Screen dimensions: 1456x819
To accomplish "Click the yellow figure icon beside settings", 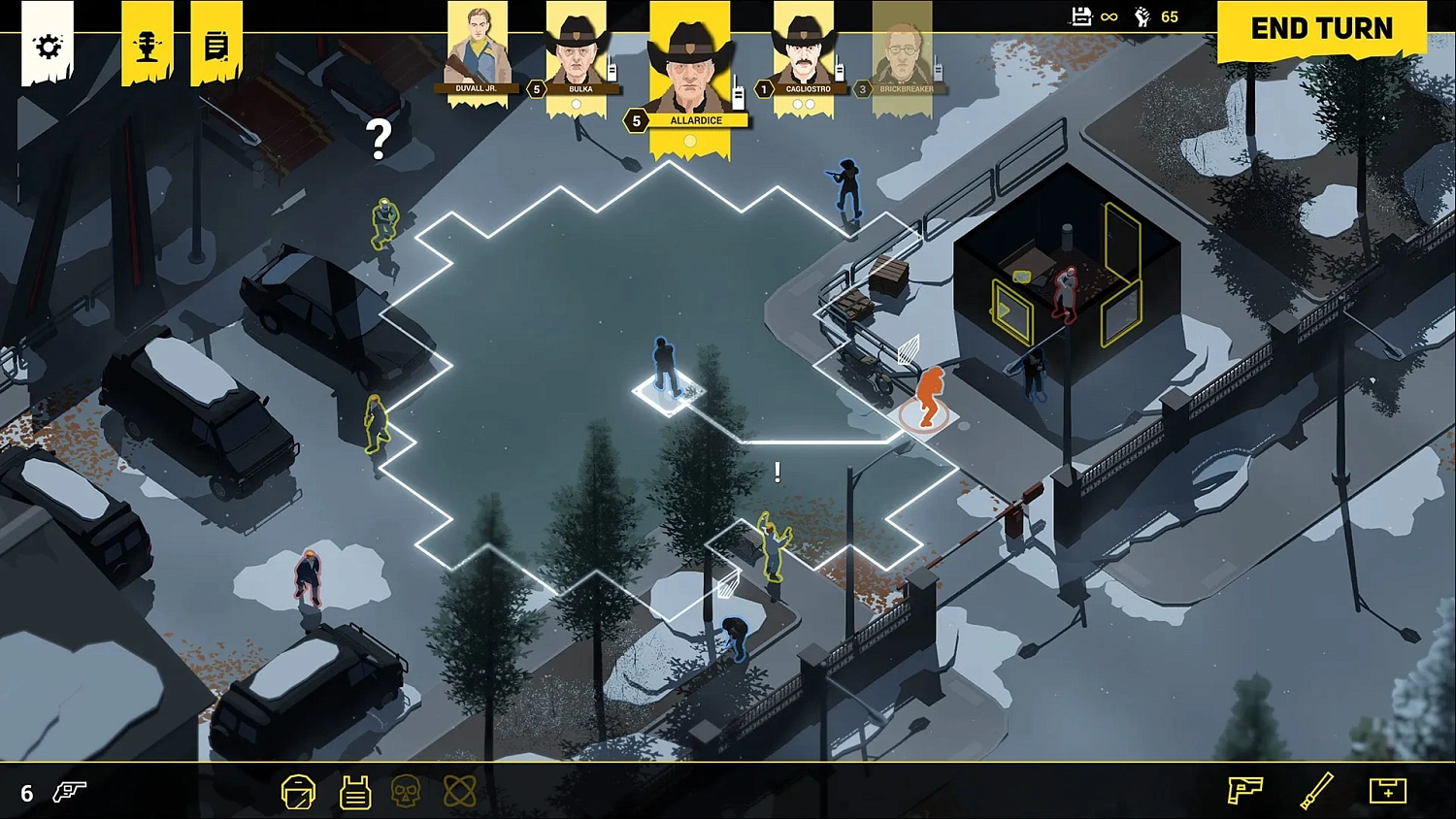I will point(148,46).
